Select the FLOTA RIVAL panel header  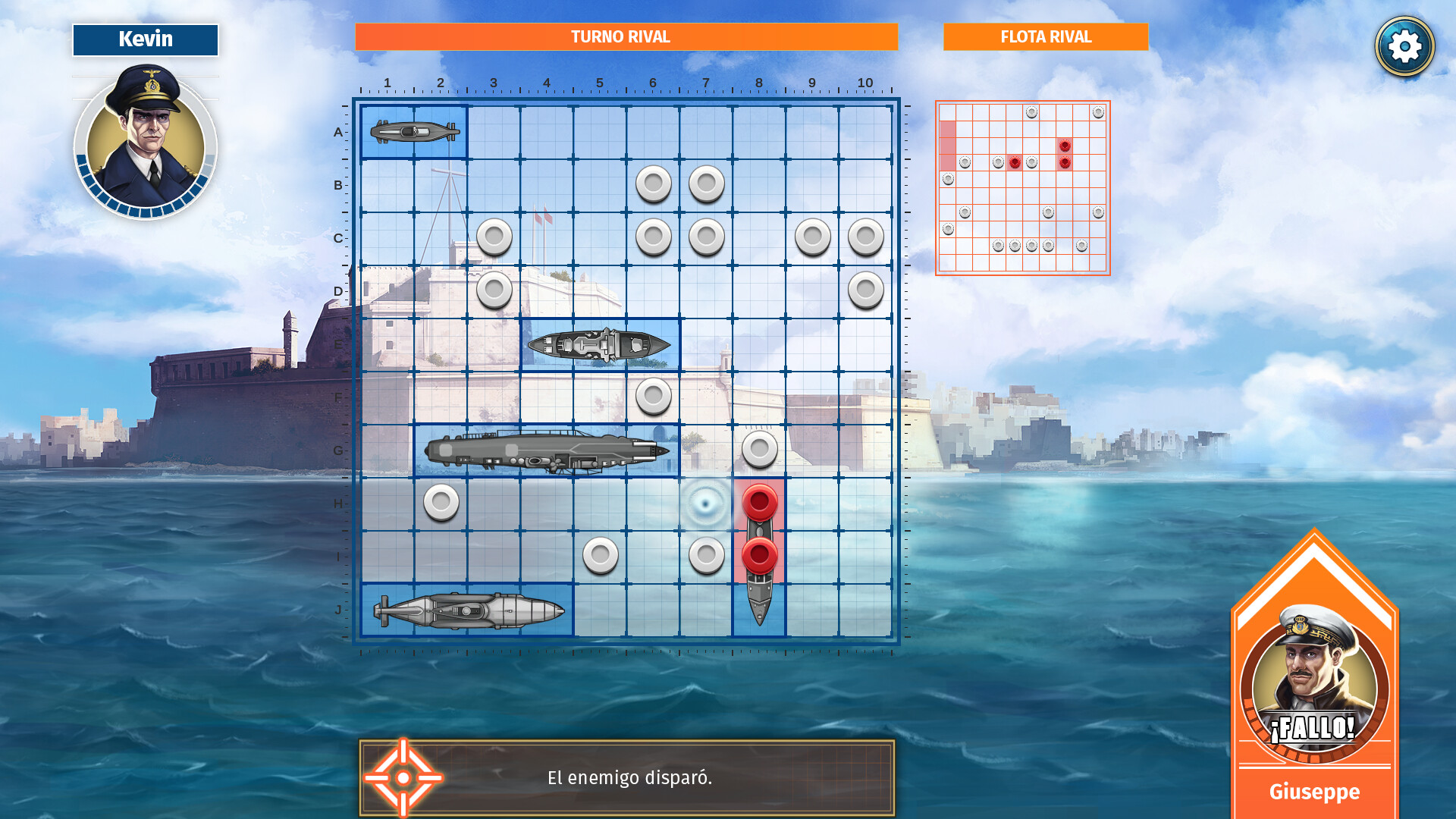(x=1045, y=36)
